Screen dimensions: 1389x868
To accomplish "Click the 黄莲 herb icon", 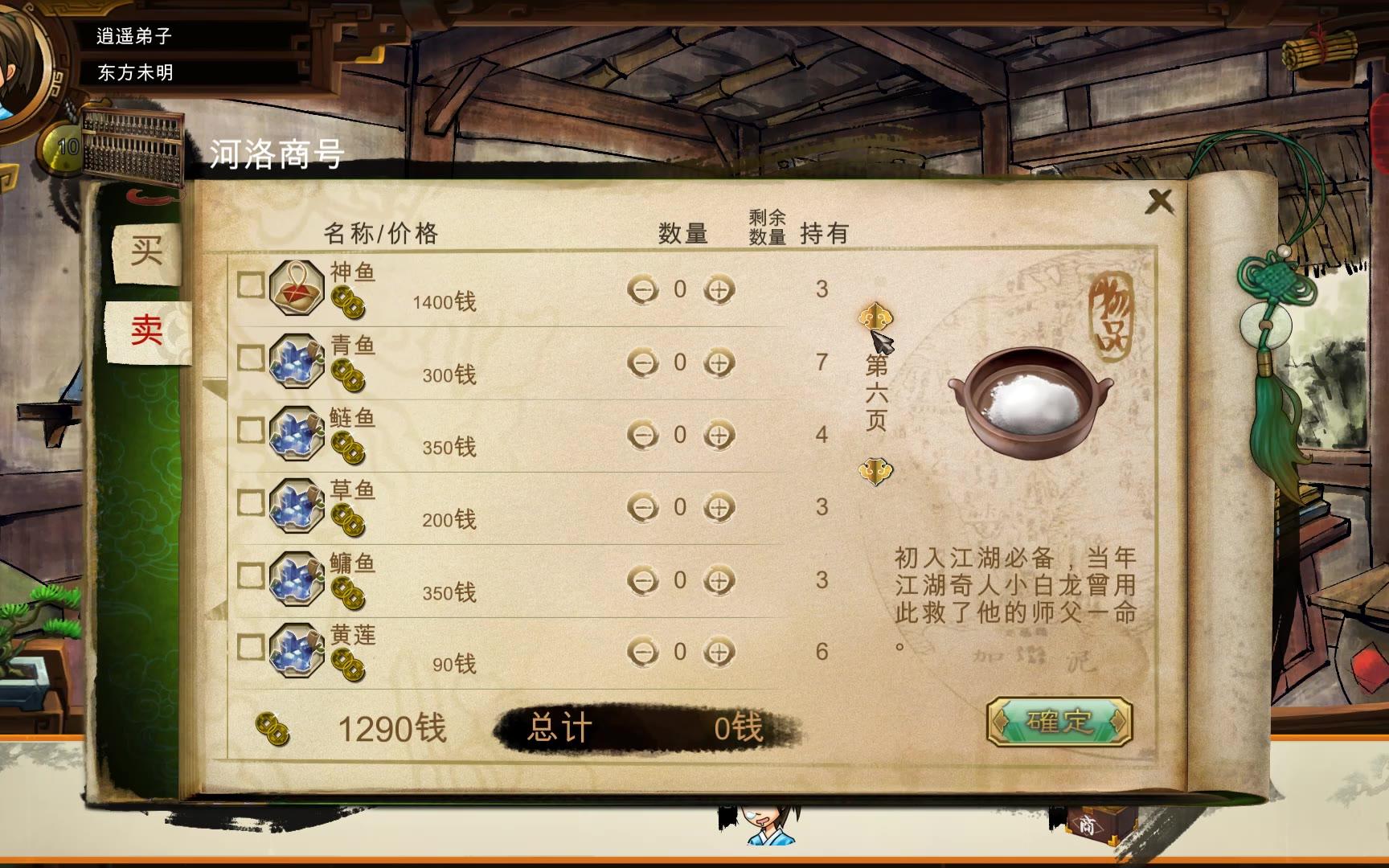I will pos(297,647).
